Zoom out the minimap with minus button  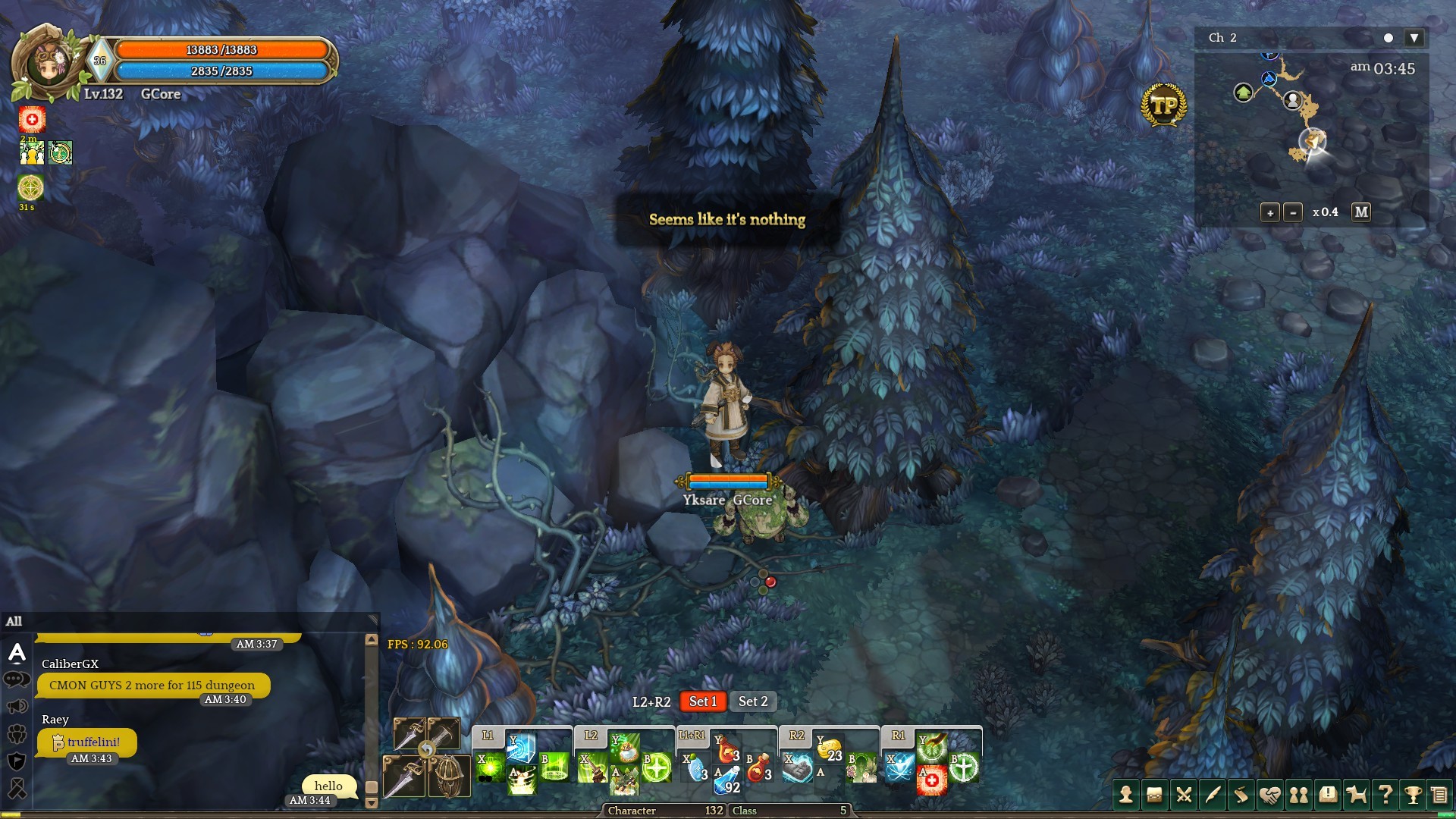coord(1293,213)
